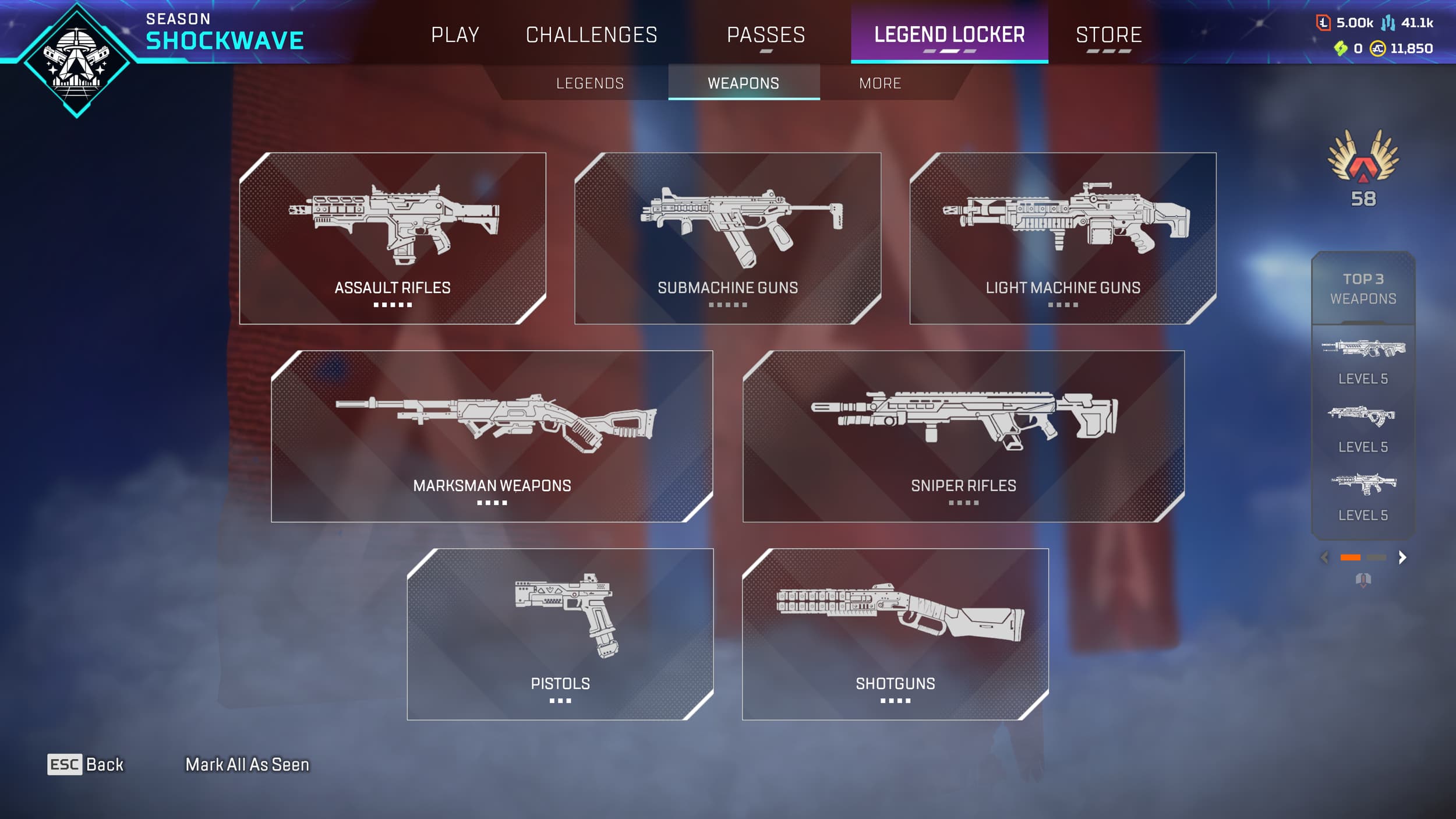Click the gold Apex Coins icon
The width and height of the screenshot is (1456, 819).
tap(1377, 49)
